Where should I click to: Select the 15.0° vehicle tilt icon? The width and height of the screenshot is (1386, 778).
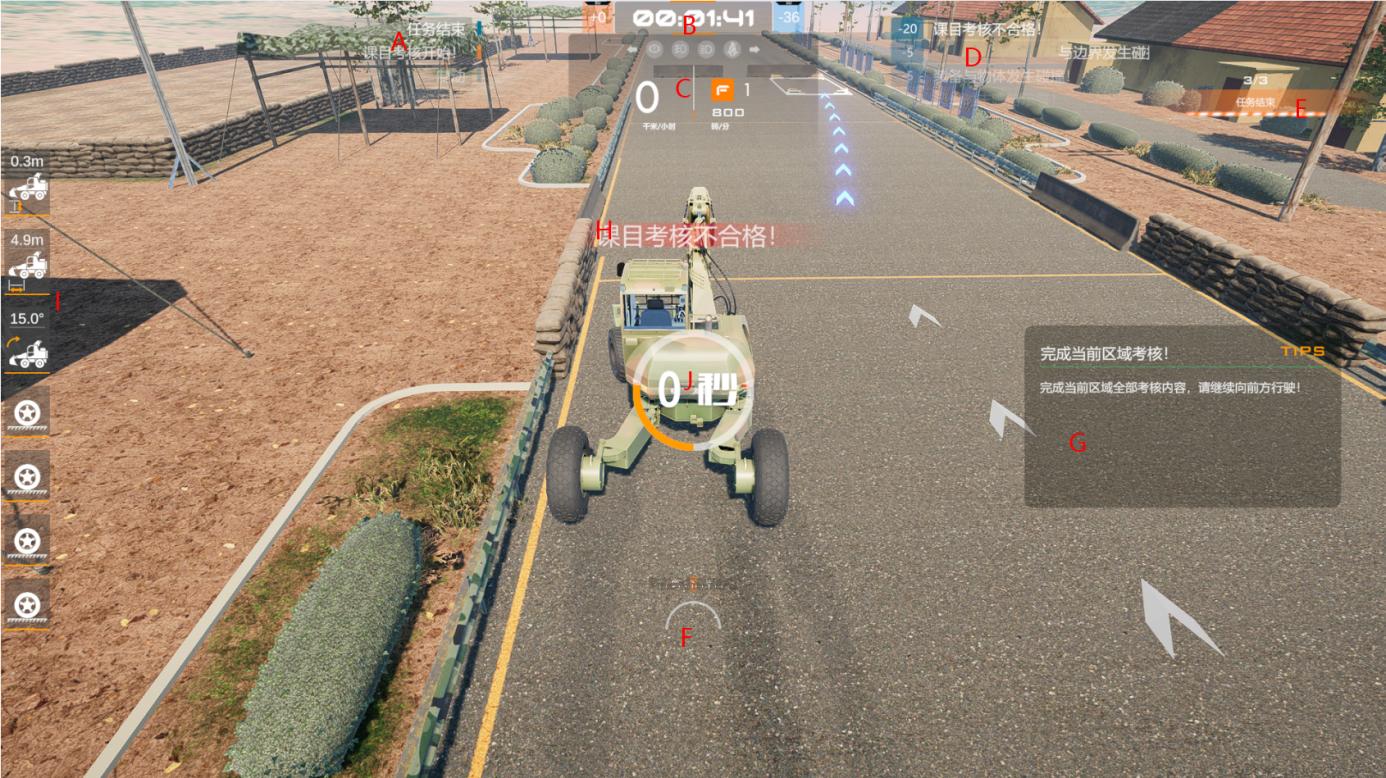click(x=27, y=352)
